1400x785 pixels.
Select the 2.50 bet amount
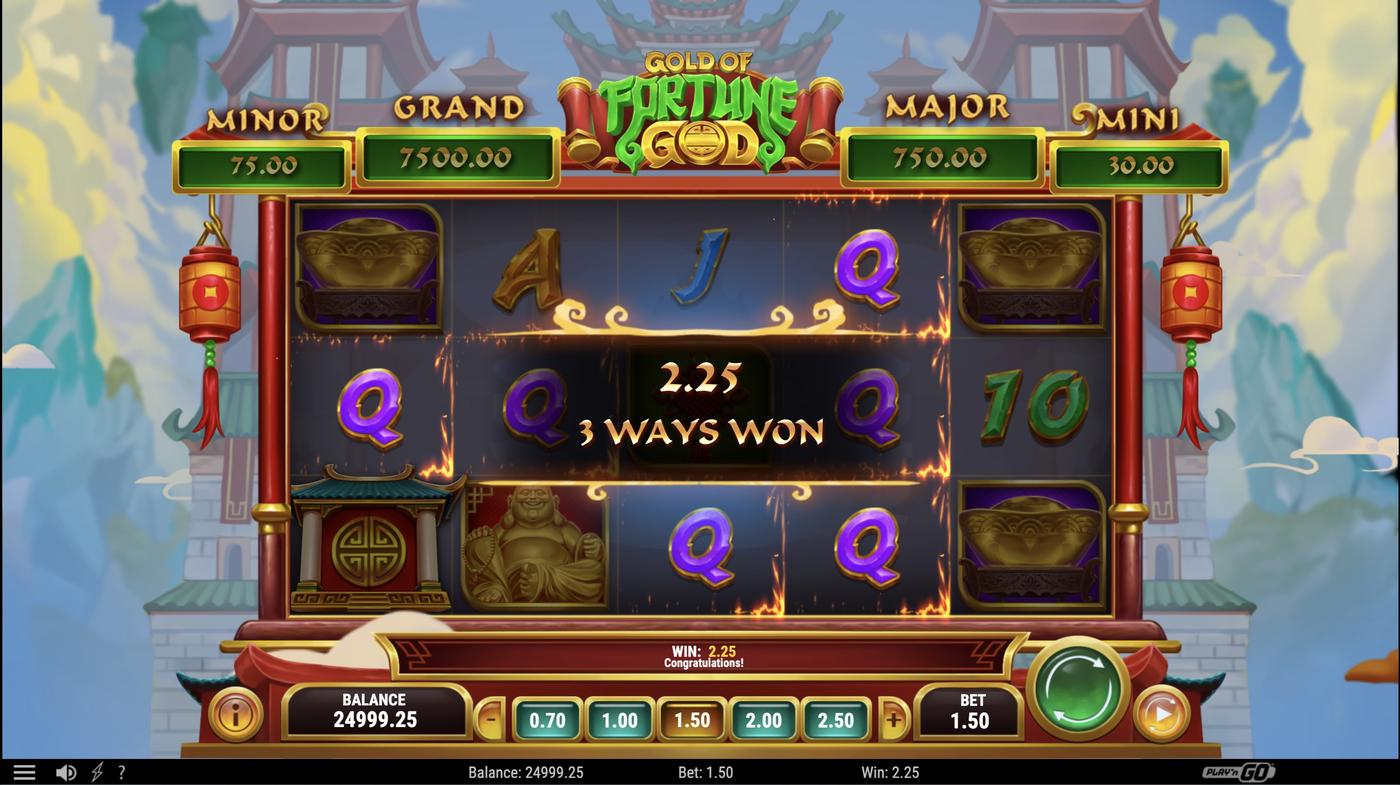(x=836, y=719)
